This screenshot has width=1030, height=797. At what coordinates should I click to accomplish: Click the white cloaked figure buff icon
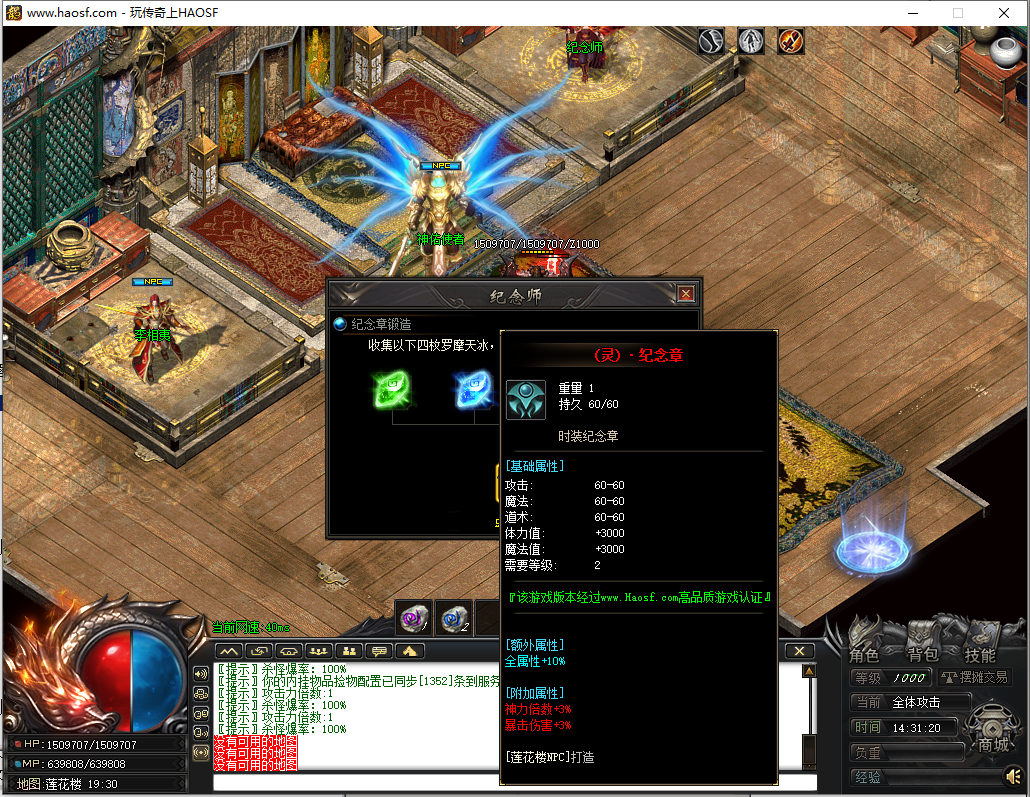[x=751, y=41]
